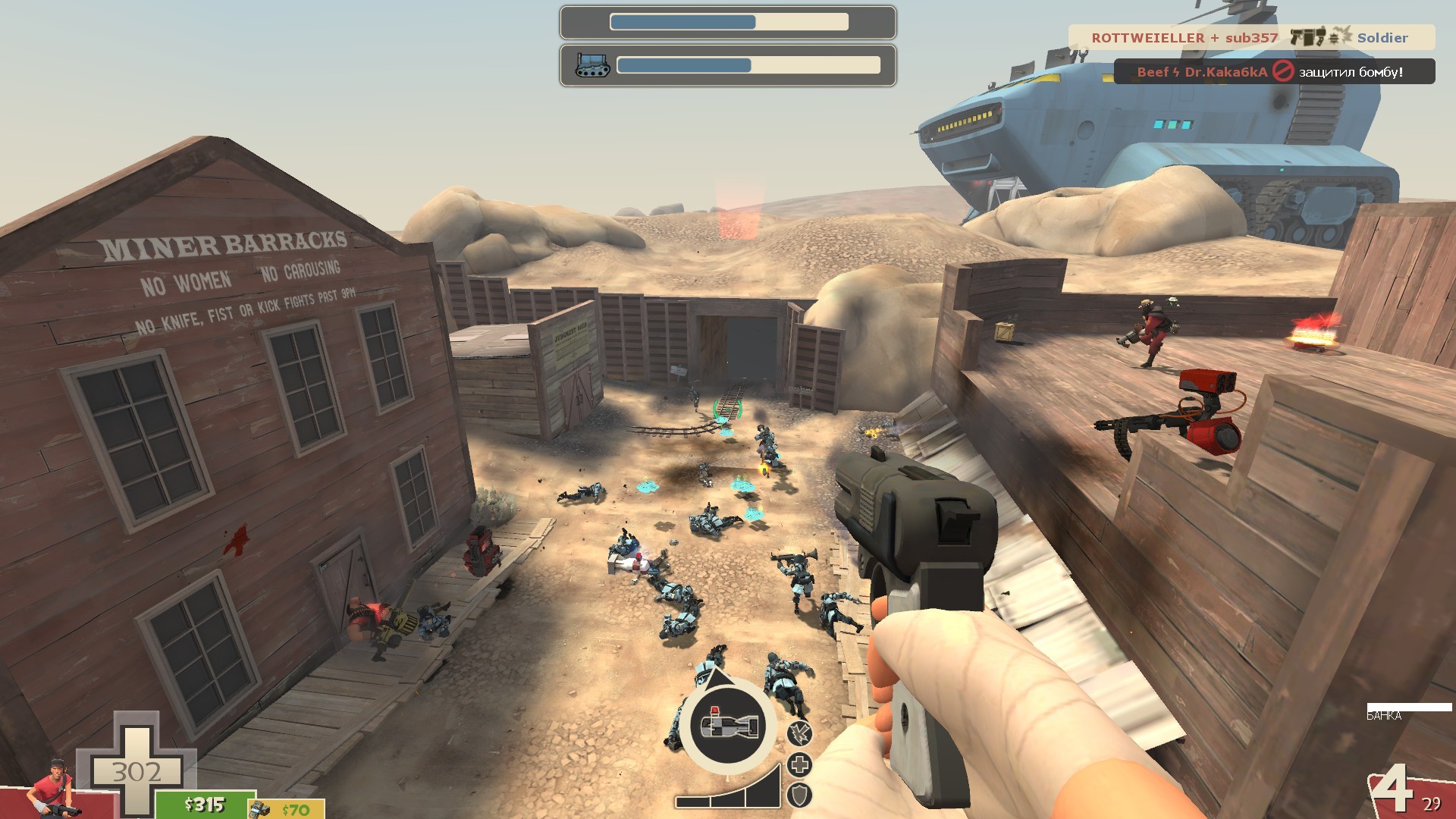The width and height of the screenshot is (1456, 819).
Task: Expand the killfeed entry for ROTTWEIELLER + sub357
Action: [1185, 37]
